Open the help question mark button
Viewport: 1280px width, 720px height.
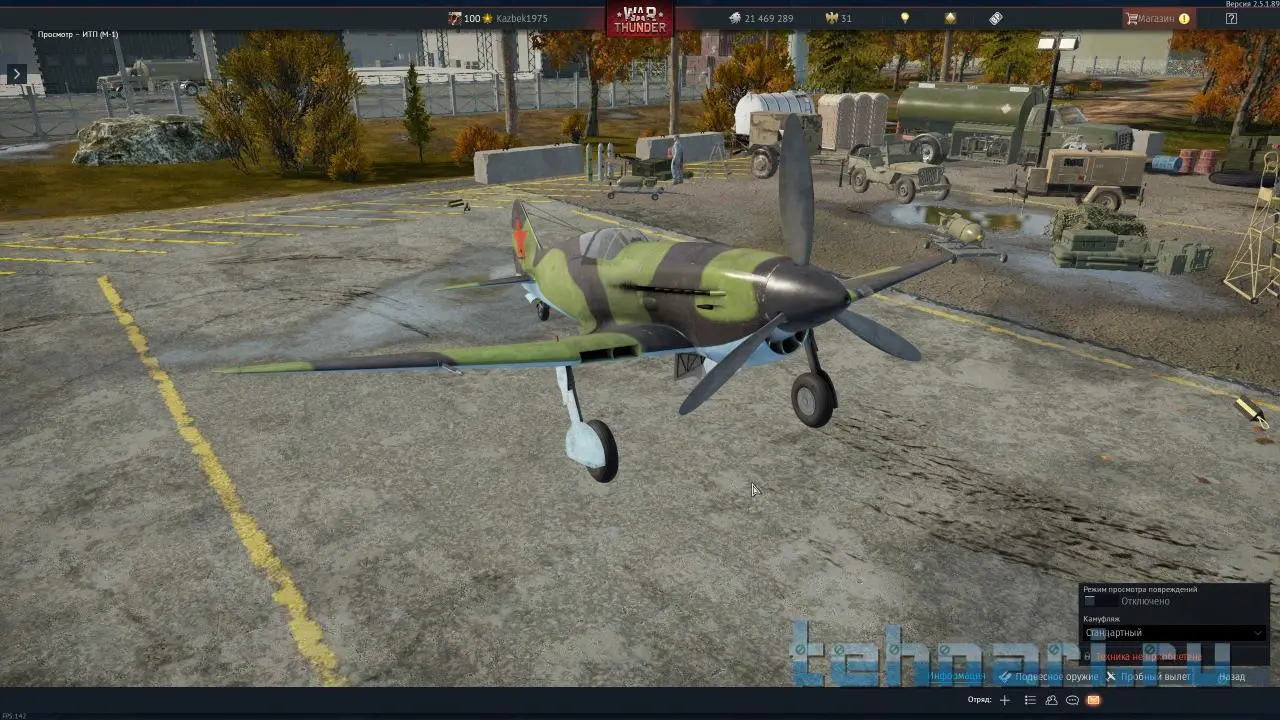(1231, 18)
